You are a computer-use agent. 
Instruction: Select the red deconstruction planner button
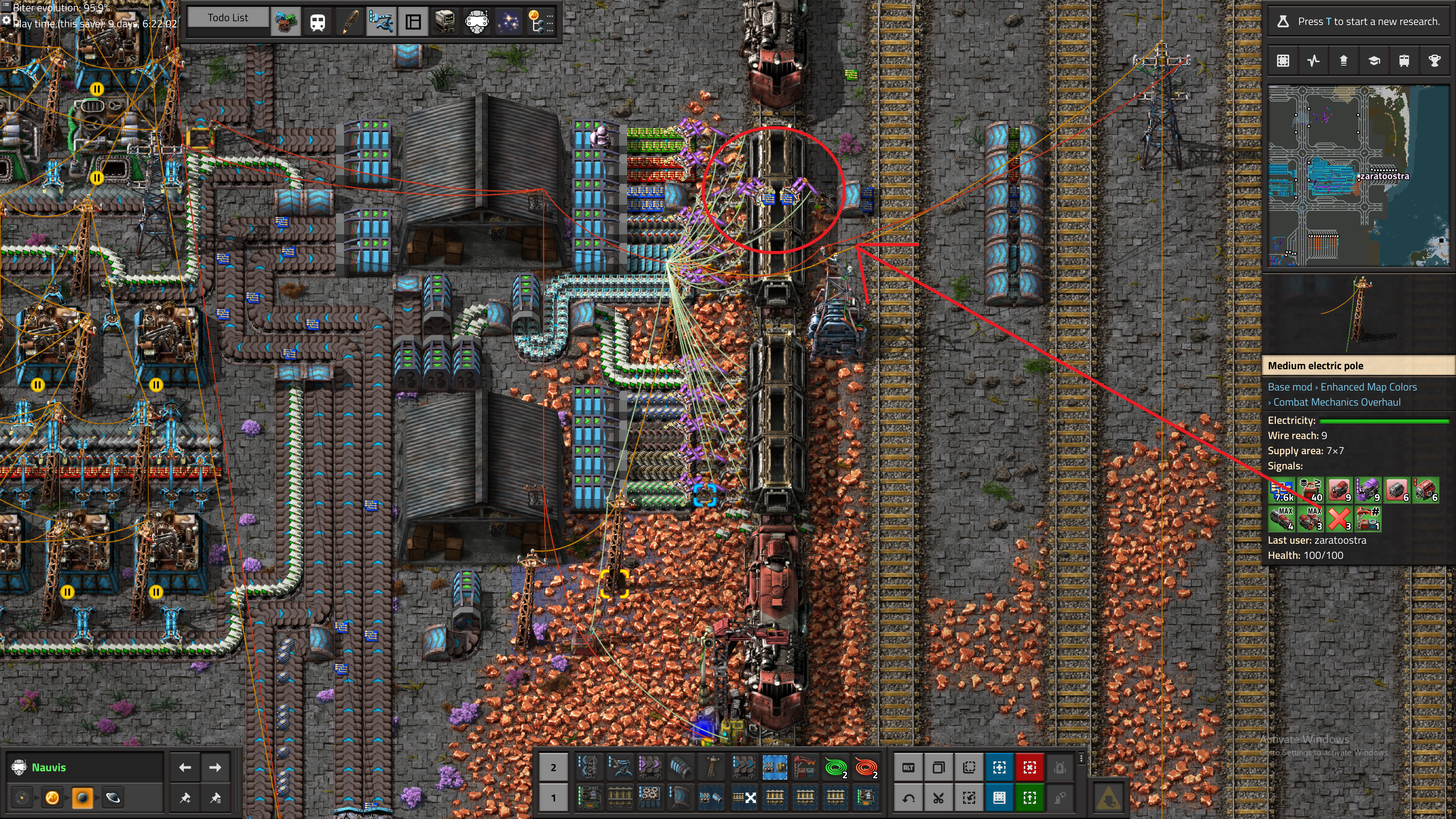tap(1029, 767)
